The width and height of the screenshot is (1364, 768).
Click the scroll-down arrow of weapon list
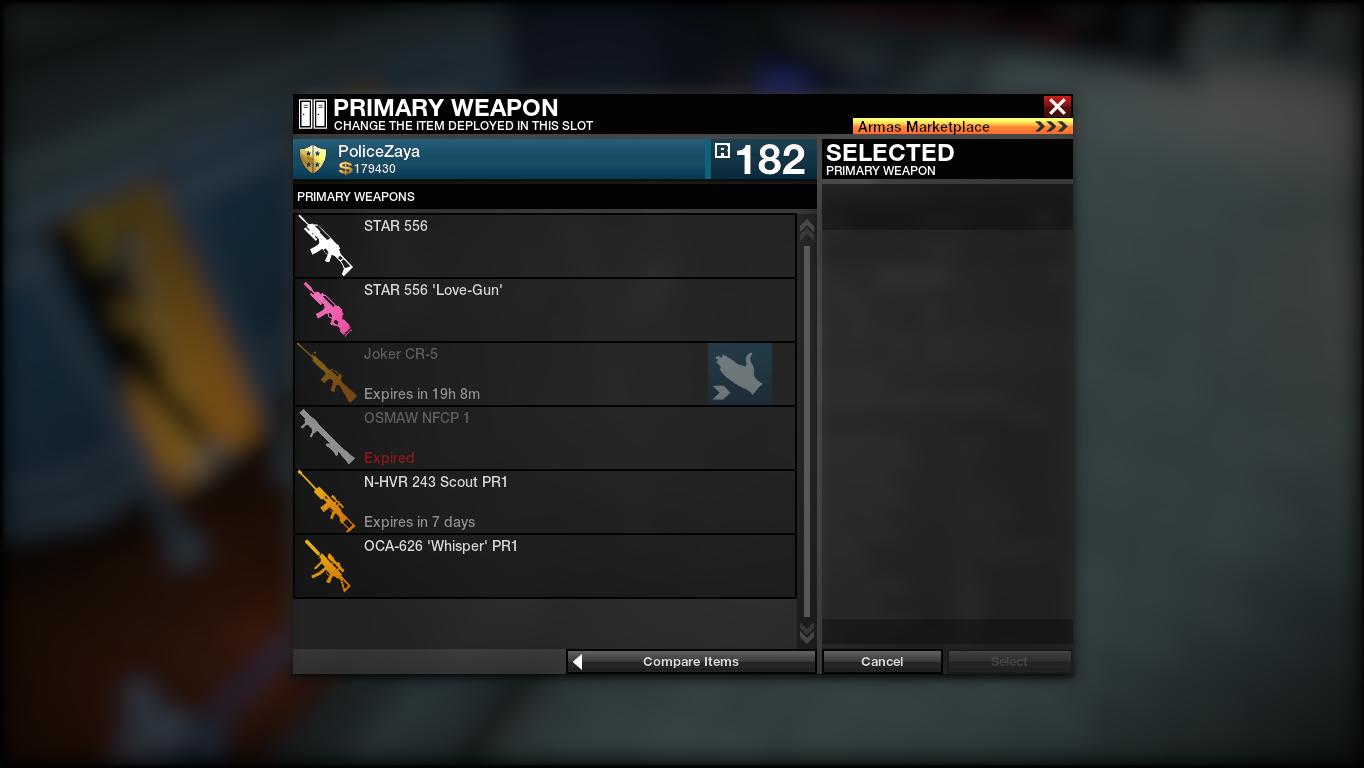click(x=807, y=633)
